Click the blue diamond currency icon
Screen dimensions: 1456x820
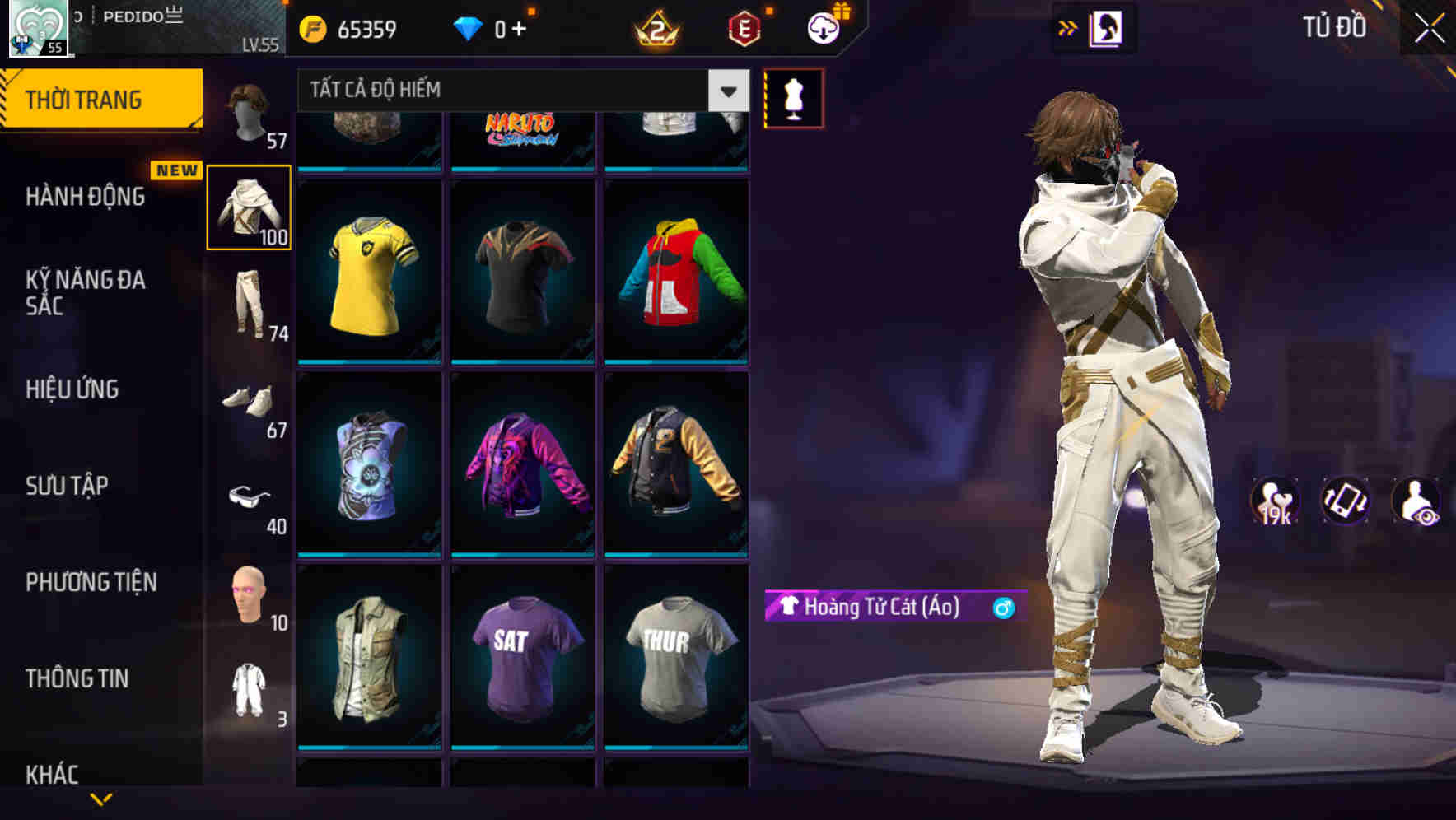point(468,27)
